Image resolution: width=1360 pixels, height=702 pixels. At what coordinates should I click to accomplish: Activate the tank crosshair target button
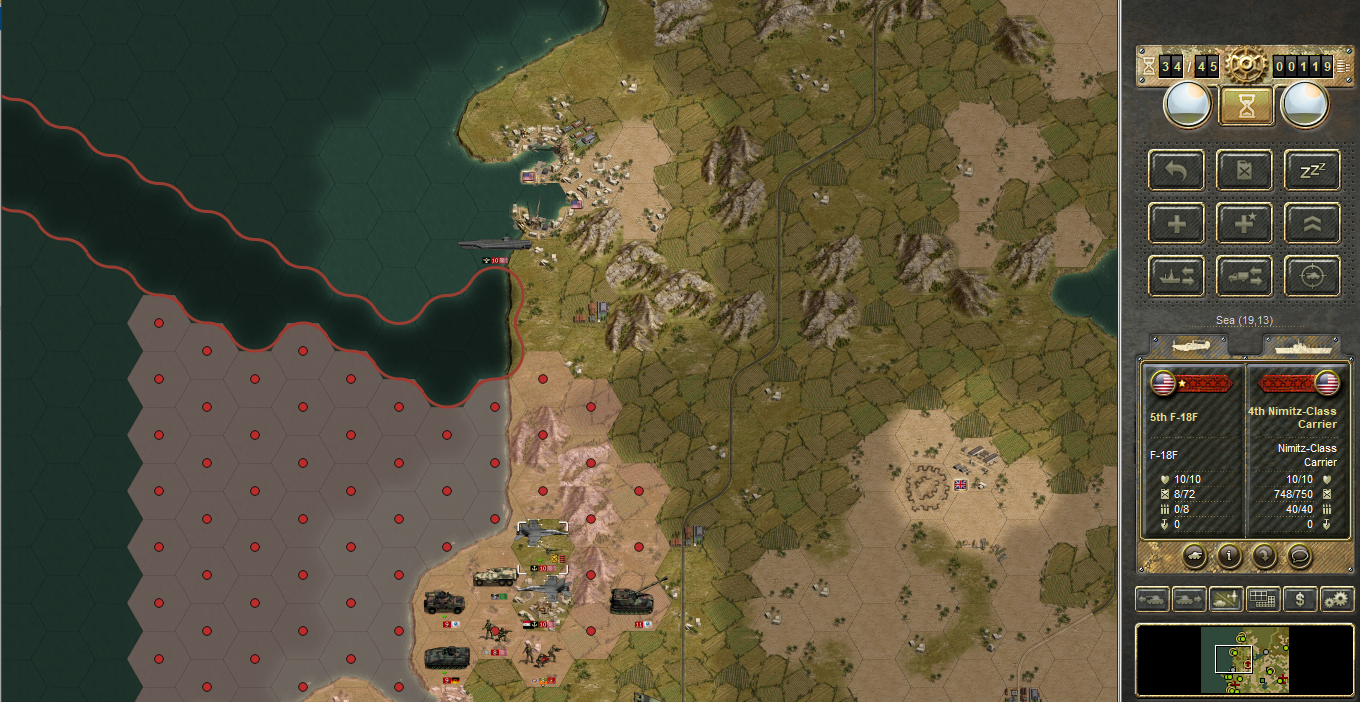[x=1311, y=277]
